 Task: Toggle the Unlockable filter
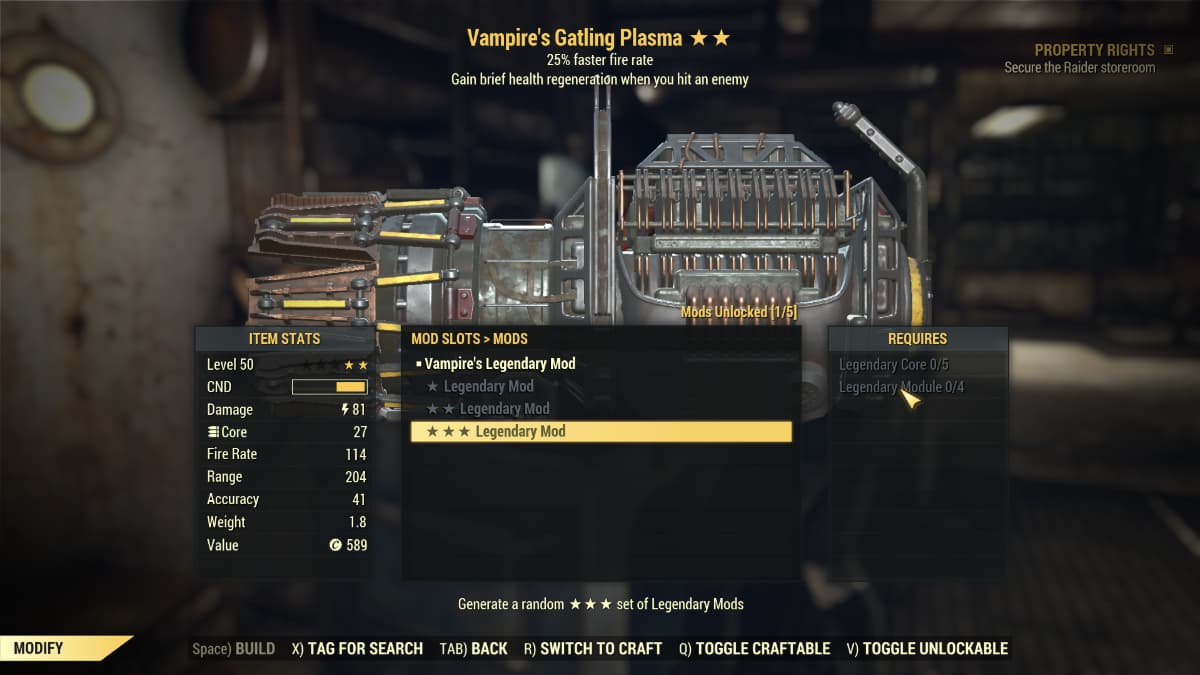click(926, 648)
